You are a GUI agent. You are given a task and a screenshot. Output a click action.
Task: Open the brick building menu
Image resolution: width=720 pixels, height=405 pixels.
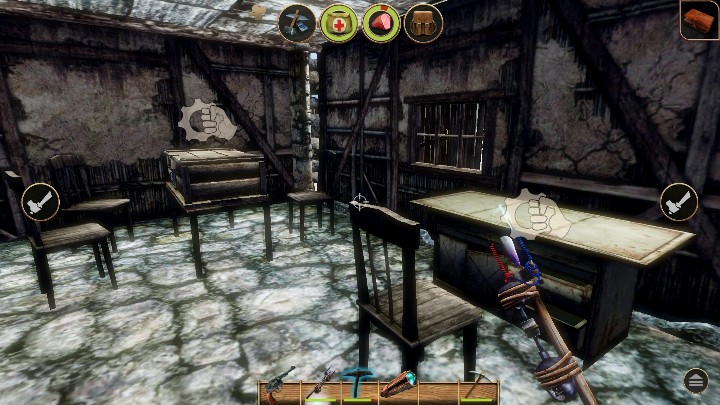click(700, 20)
